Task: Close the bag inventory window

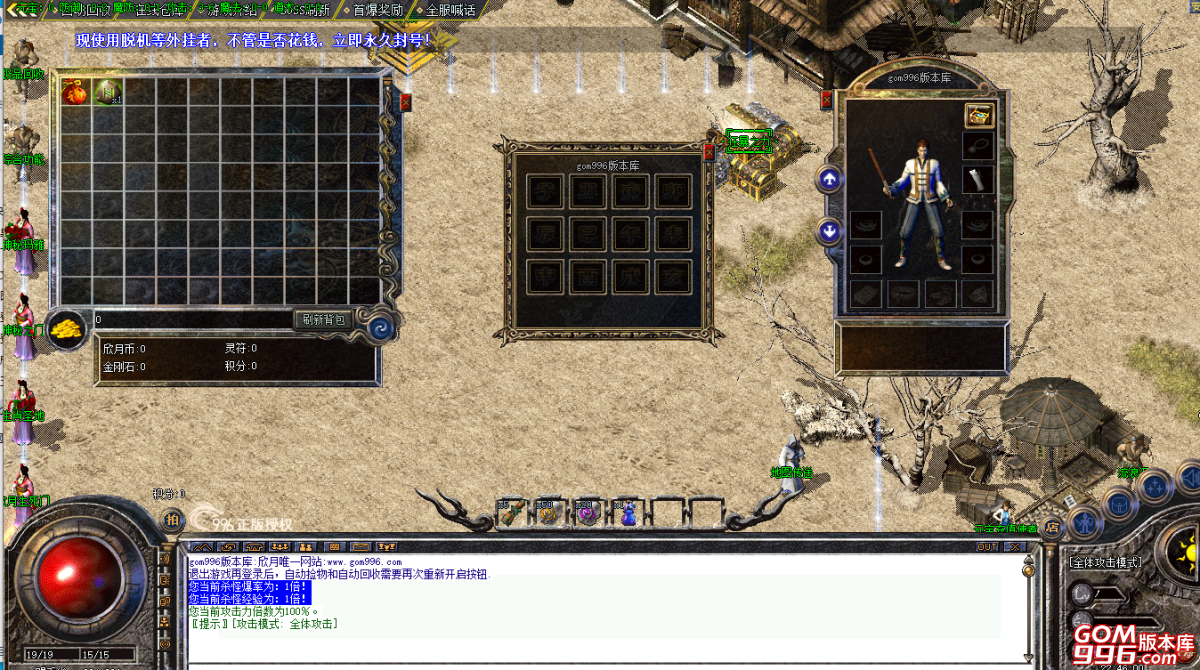Action: coord(405,101)
